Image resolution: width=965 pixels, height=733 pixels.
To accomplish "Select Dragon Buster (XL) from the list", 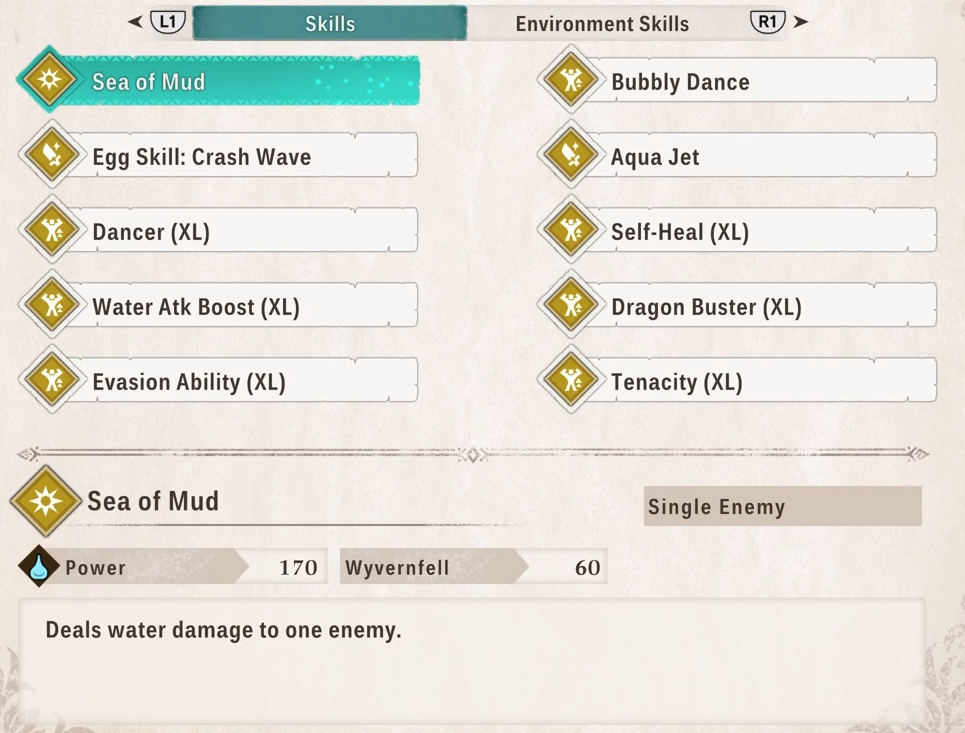I will (738, 306).
